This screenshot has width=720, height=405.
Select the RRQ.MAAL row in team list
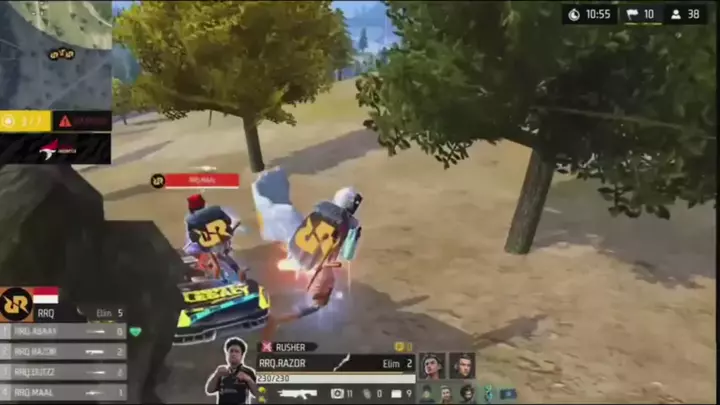64,393
